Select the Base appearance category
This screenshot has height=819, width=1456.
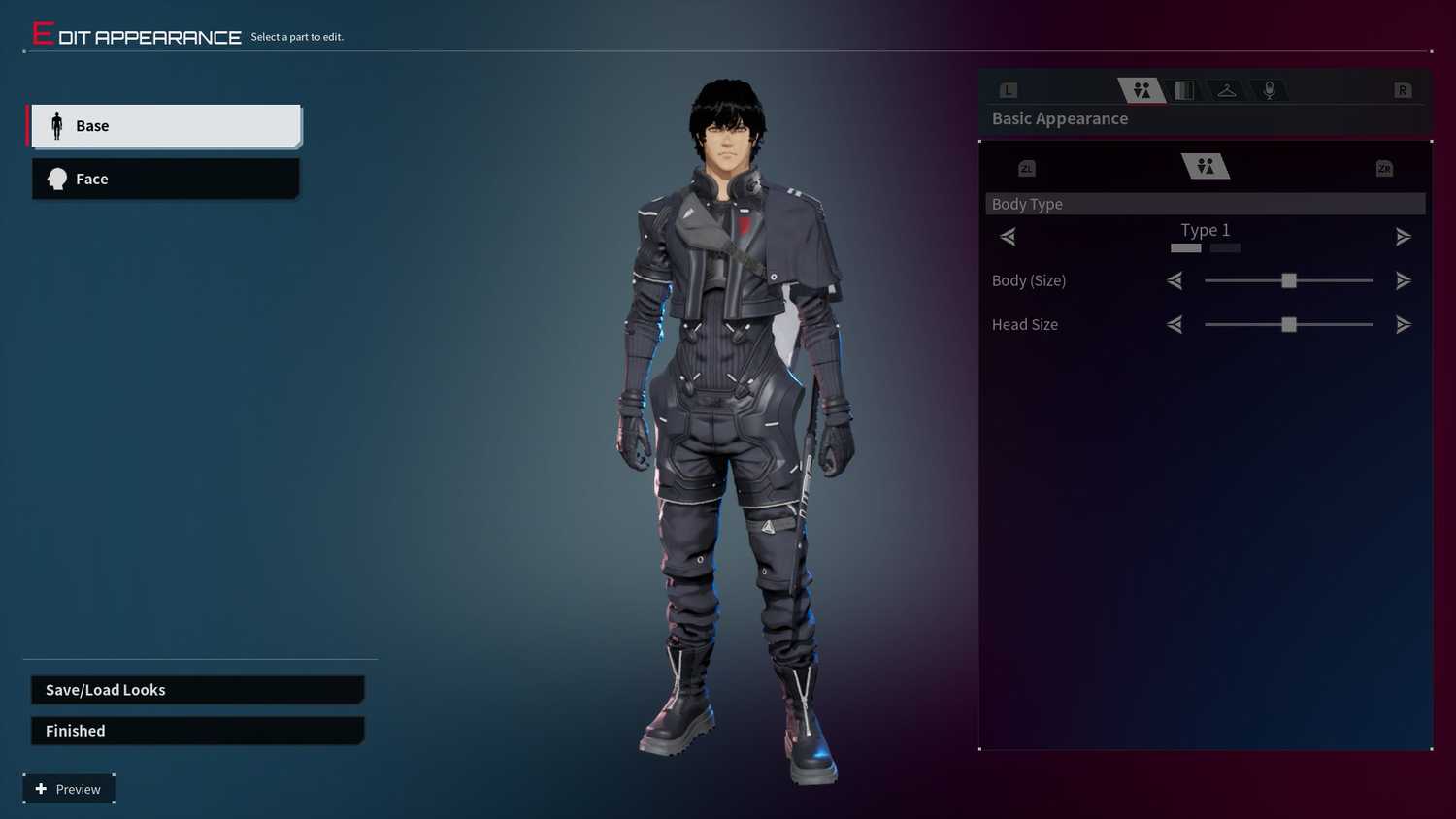(x=165, y=126)
